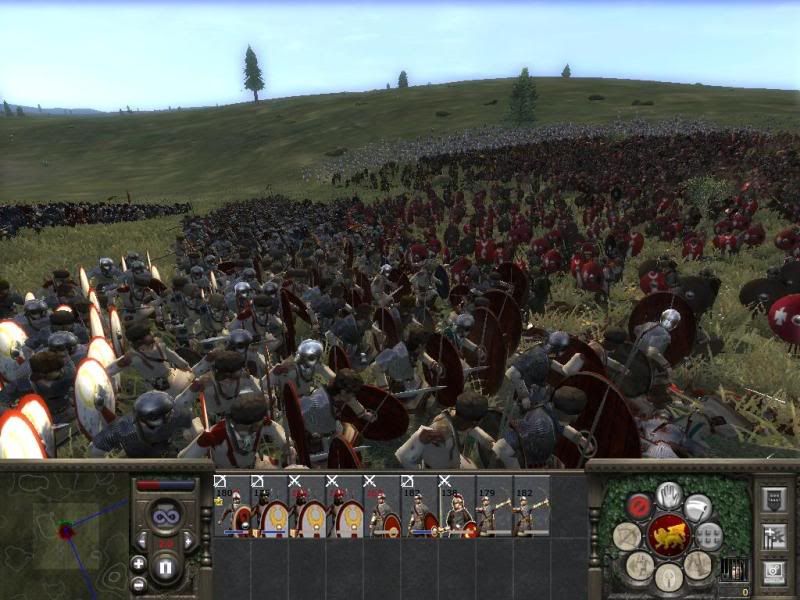800x600 pixels.
Task: Click the infinity symbol speed button
Action: pos(166,518)
